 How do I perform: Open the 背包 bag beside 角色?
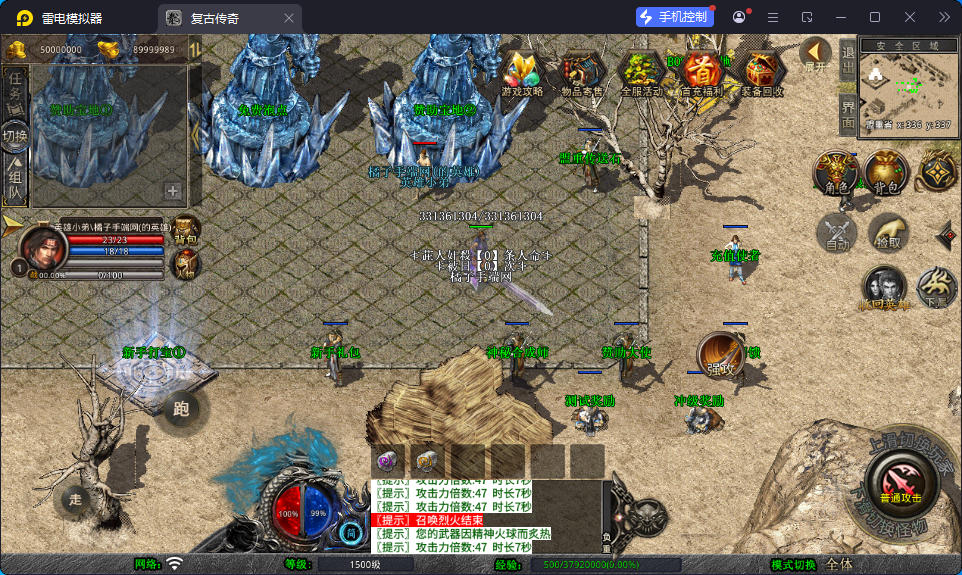(886, 173)
